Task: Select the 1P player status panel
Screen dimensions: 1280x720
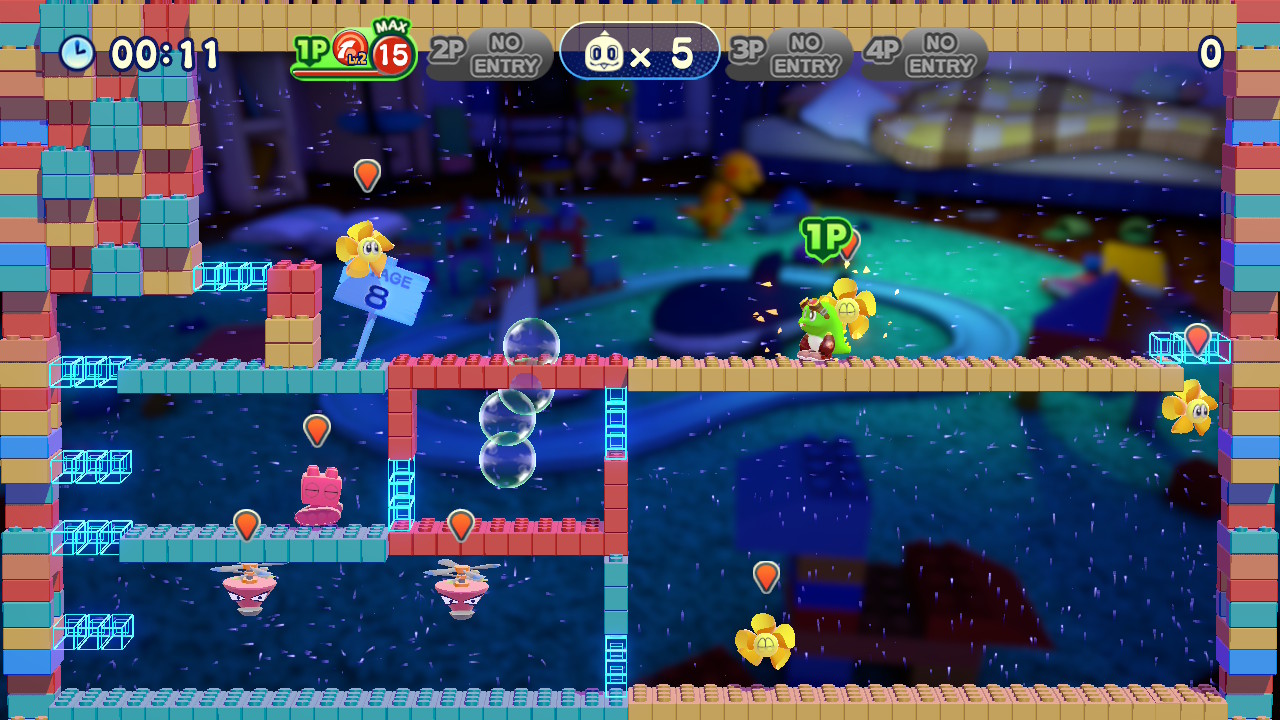Action: tap(352, 54)
